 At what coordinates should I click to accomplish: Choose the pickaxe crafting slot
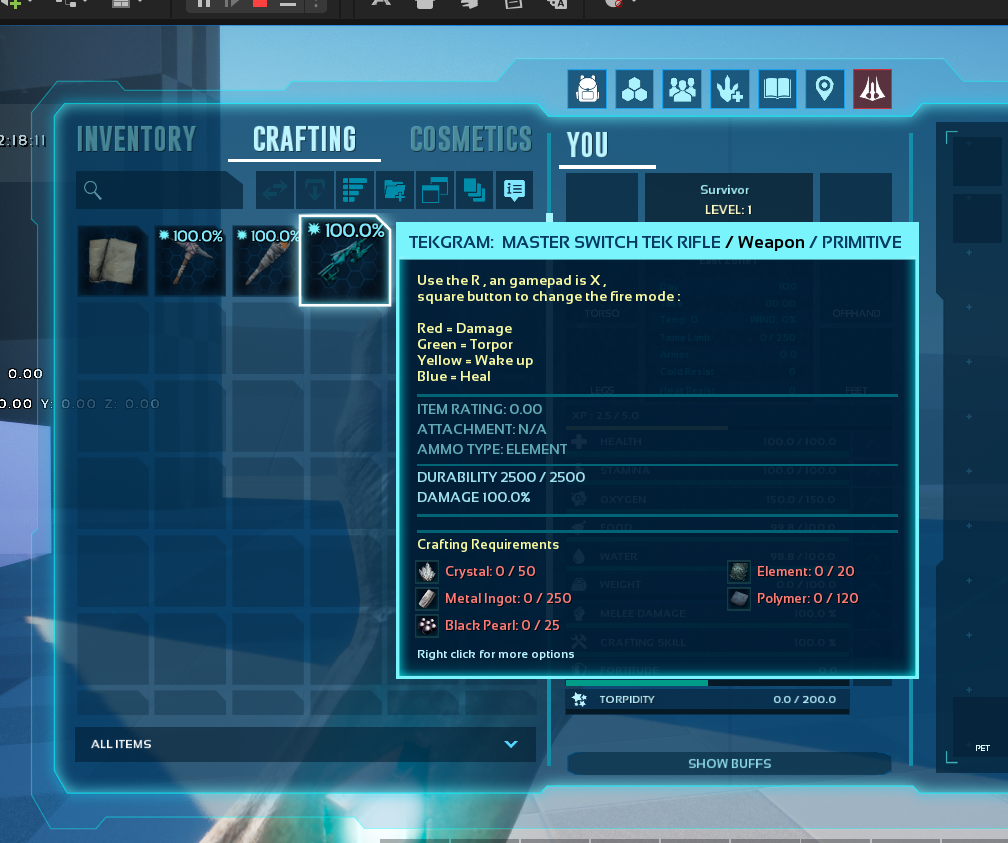(190, 260)
